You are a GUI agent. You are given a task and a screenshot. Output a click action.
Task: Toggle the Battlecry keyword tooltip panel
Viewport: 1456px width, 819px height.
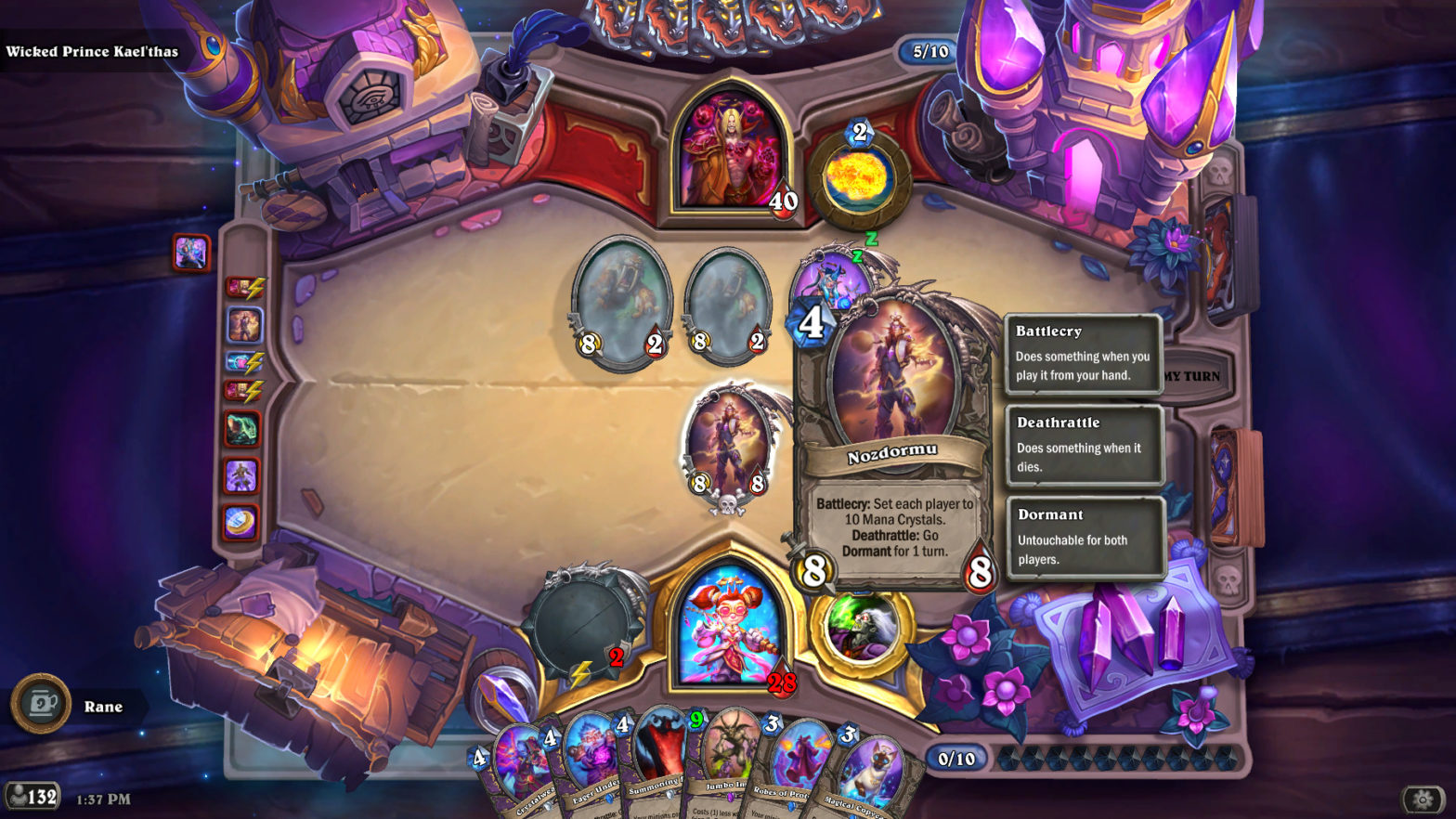(x=1085, y=355)
